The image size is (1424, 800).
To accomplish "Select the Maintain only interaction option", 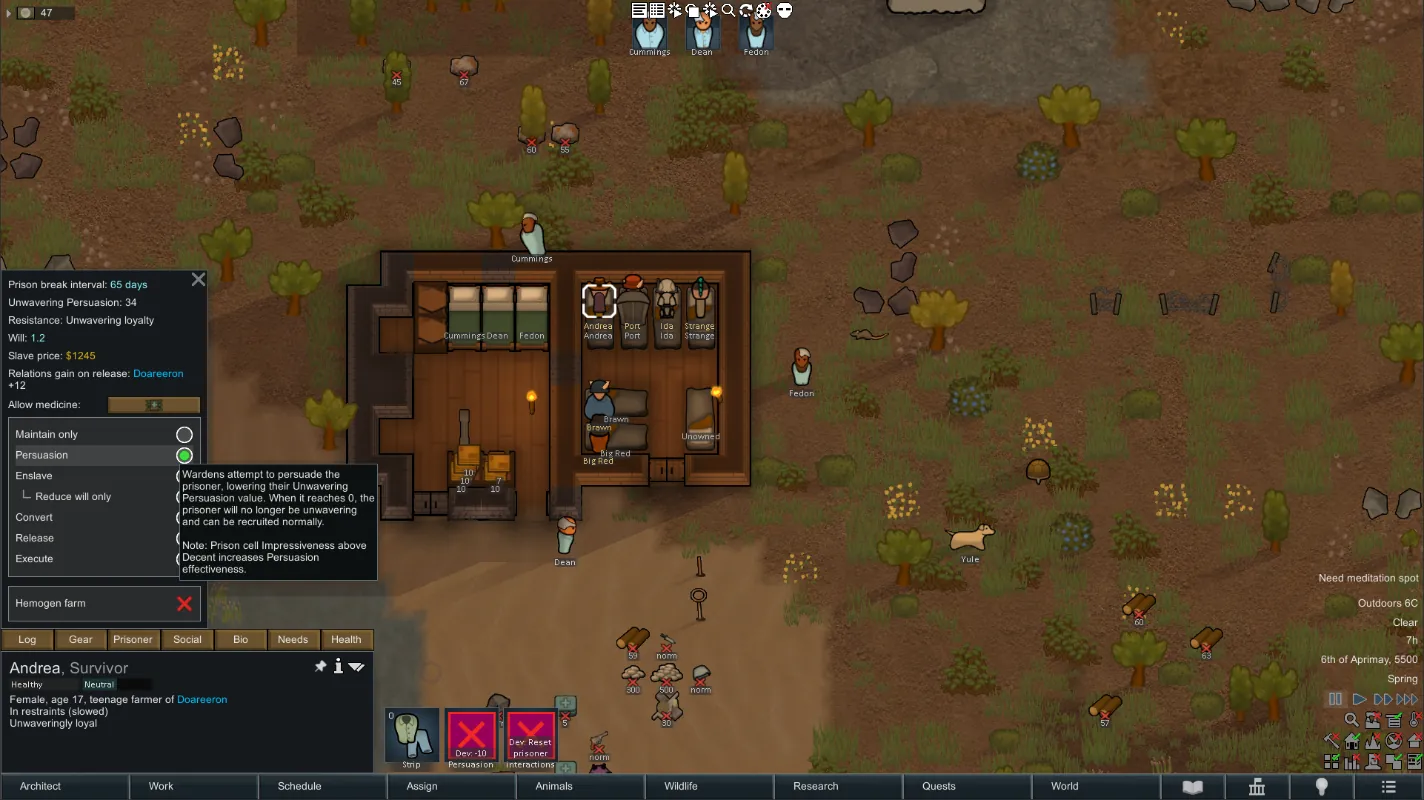I will coord(184,434).
